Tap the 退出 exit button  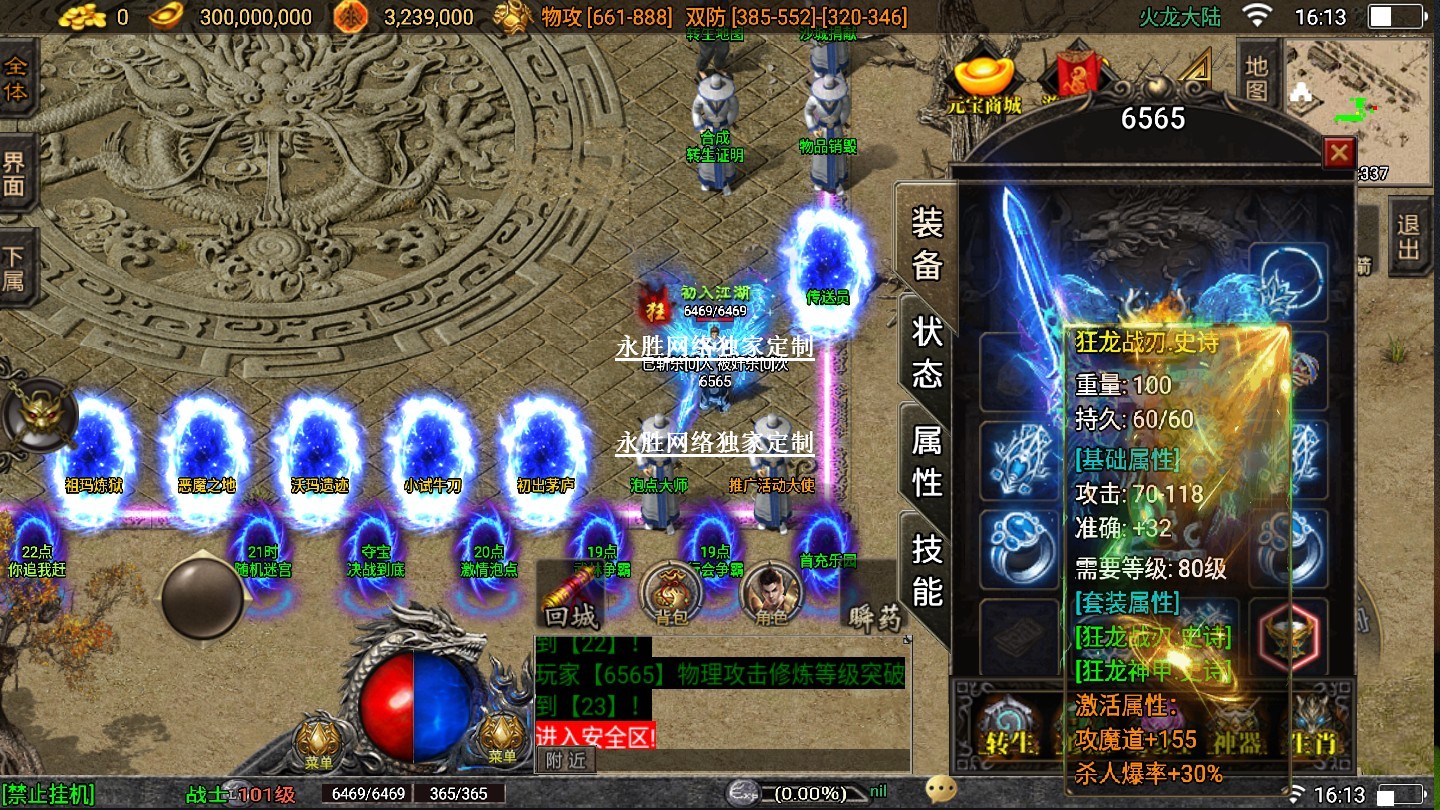(1408, 235)
